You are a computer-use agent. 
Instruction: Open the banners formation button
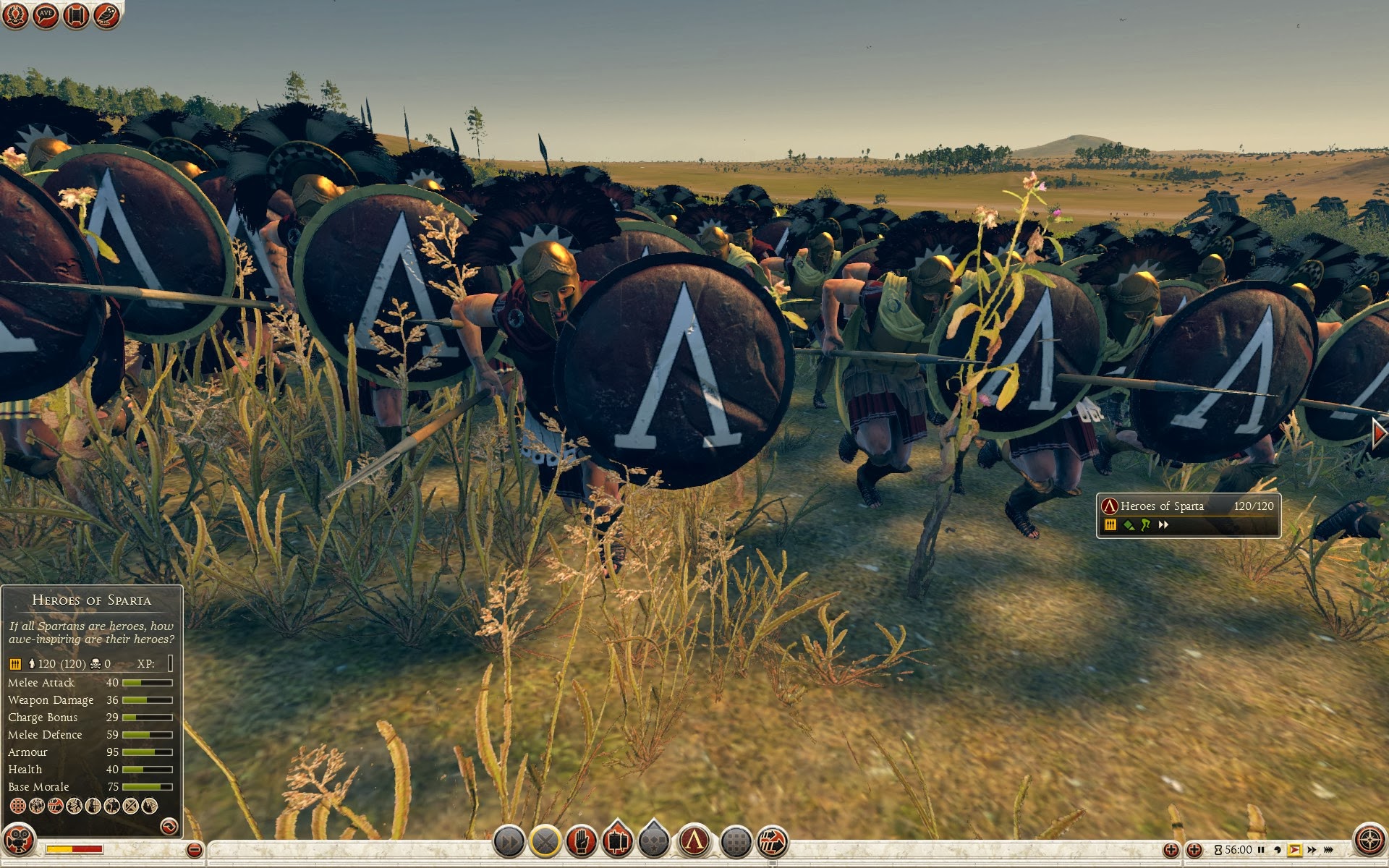point(617,842)
